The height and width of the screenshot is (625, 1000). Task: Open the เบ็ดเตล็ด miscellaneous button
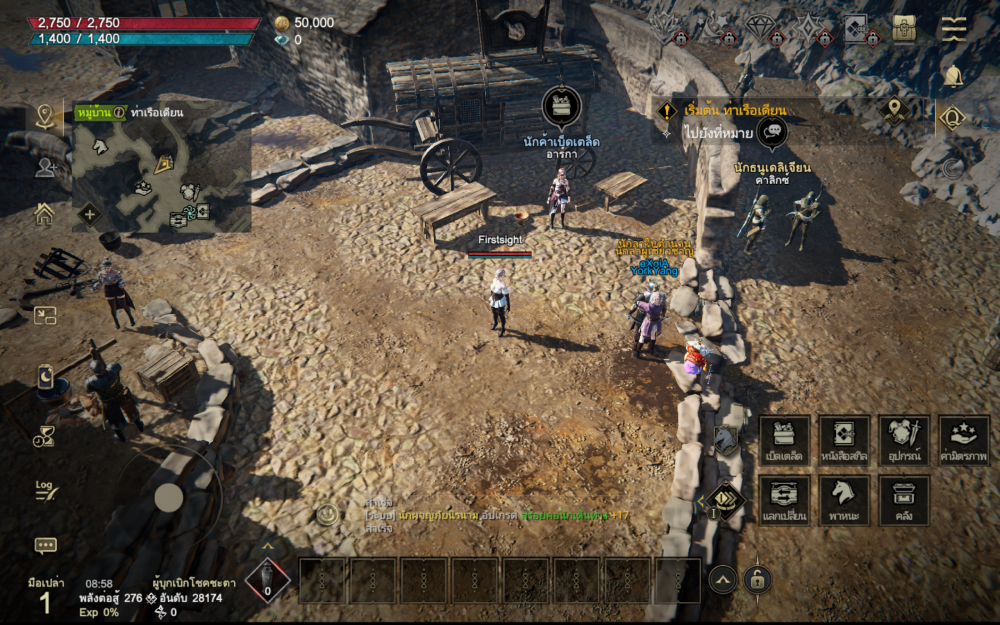(x=784, y=441)
